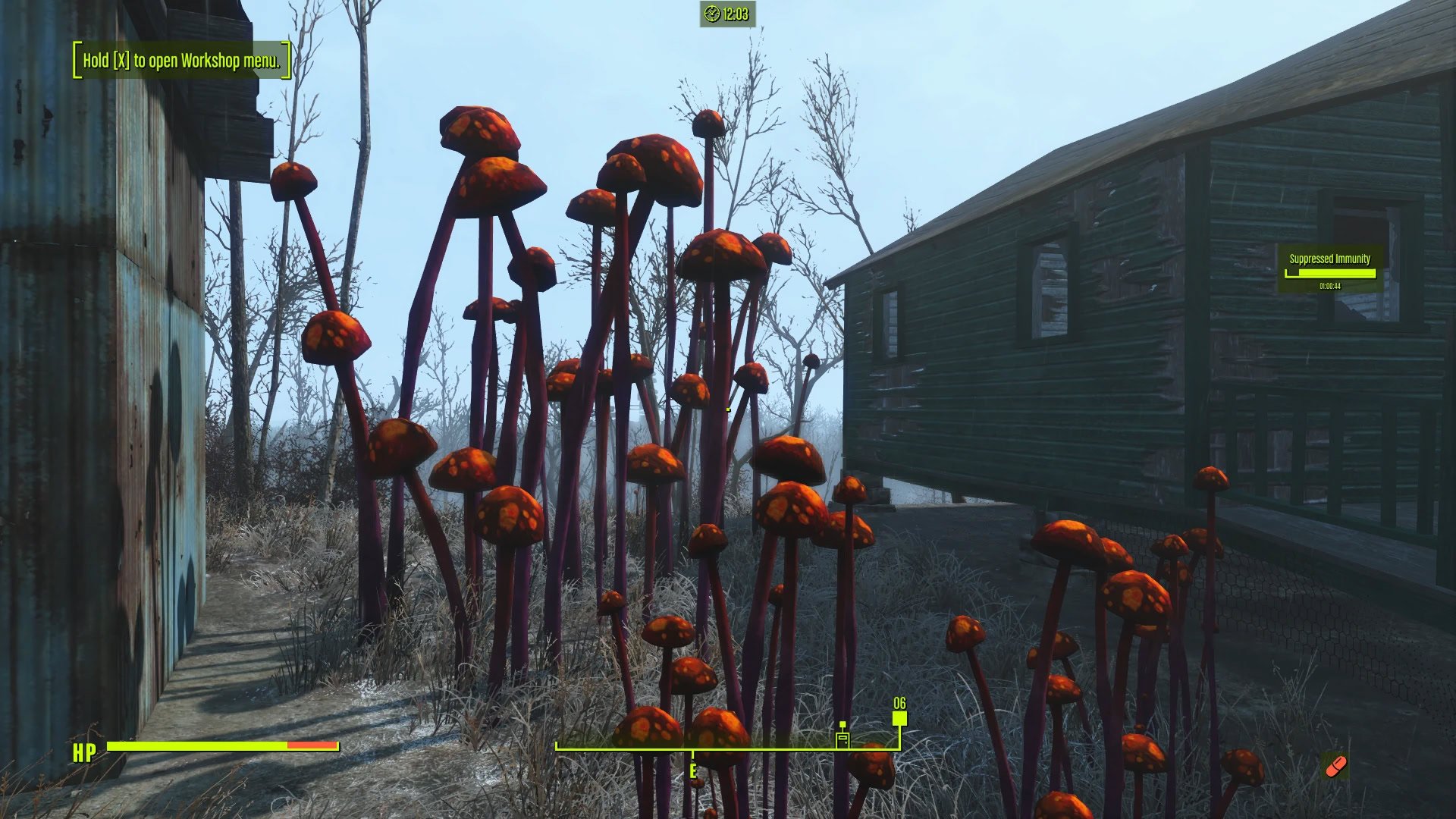
Task: Select the building marker on the compass
Action: tap(843, 738)
